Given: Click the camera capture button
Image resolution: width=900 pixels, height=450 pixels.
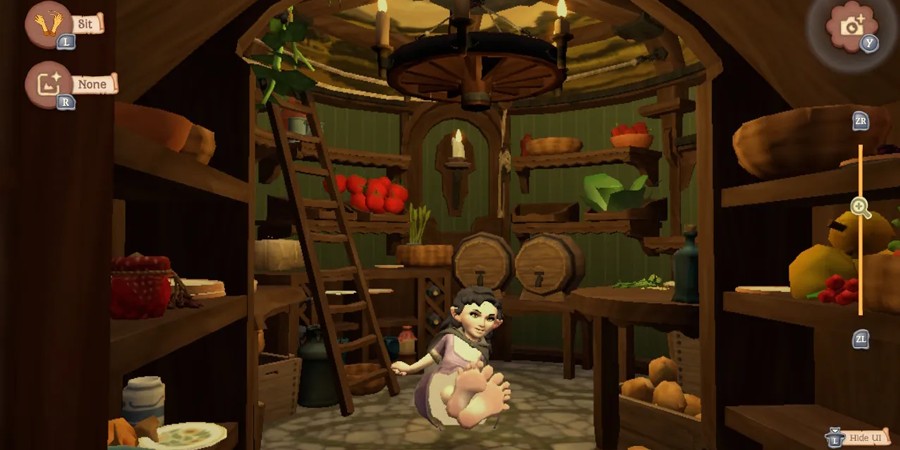Looking at the screenshot, I should coord(851,26).
